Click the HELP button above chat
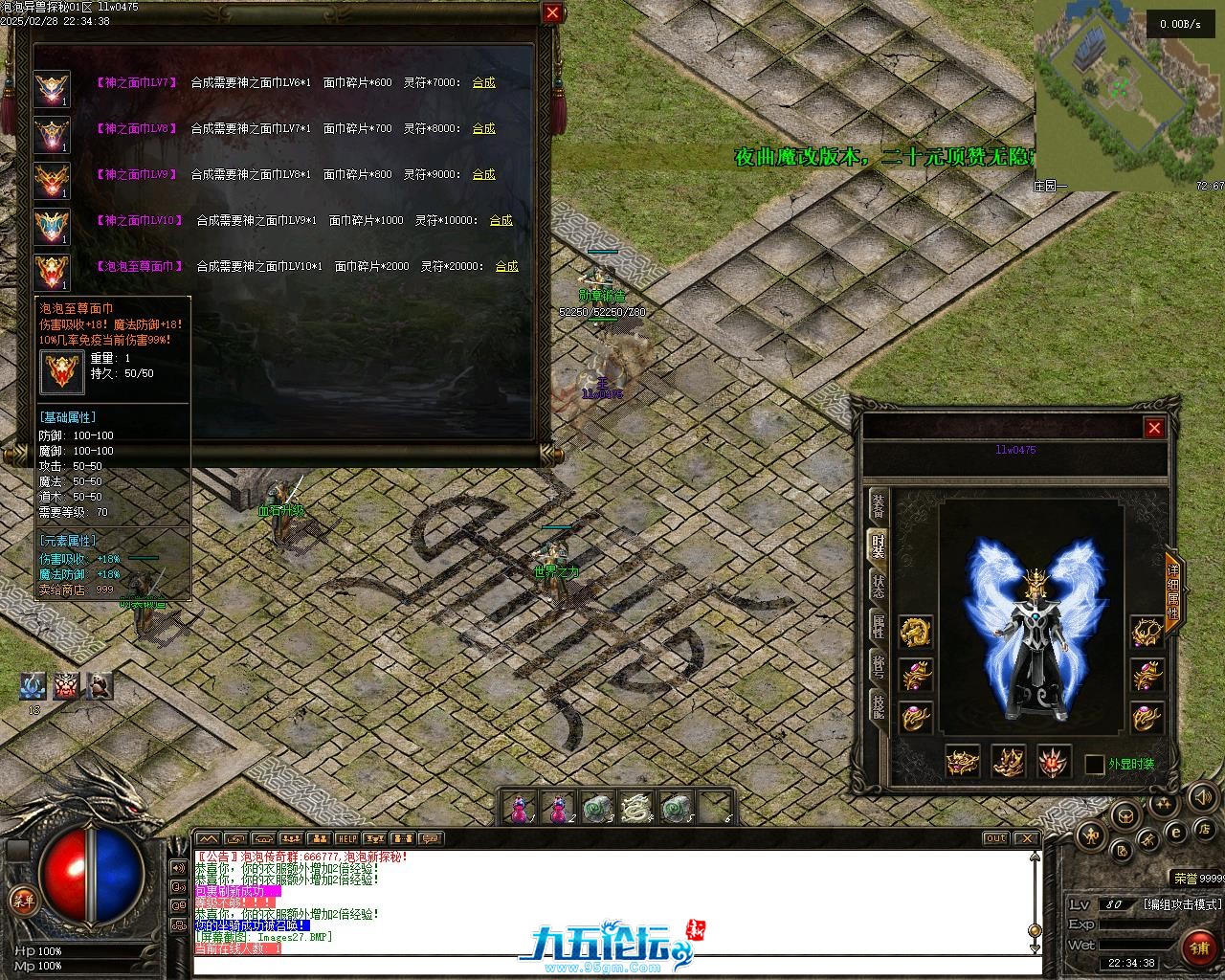The height and width of the screenshot is (980, 1225). pyautogui.click(x=346, y=839)
